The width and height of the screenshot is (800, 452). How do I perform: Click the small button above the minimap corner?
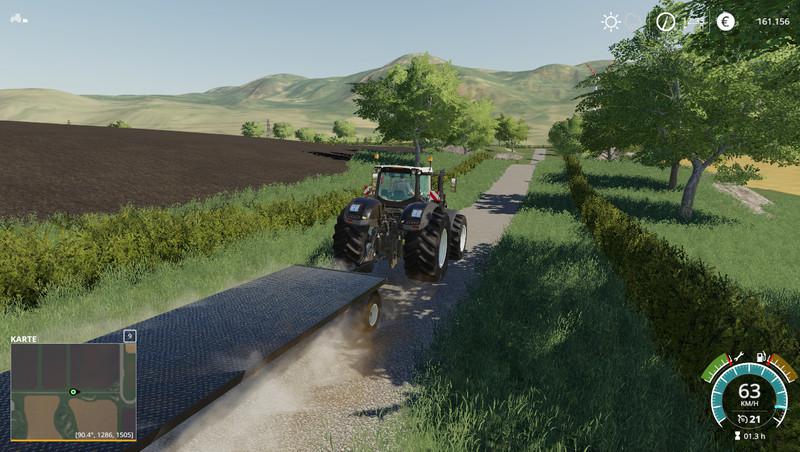129,337
